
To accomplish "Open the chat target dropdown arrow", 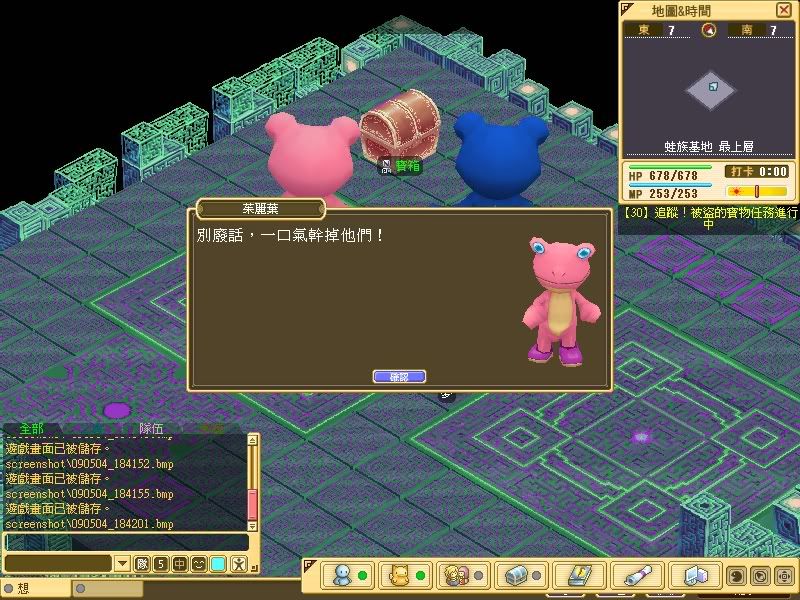I will point(123,564).
